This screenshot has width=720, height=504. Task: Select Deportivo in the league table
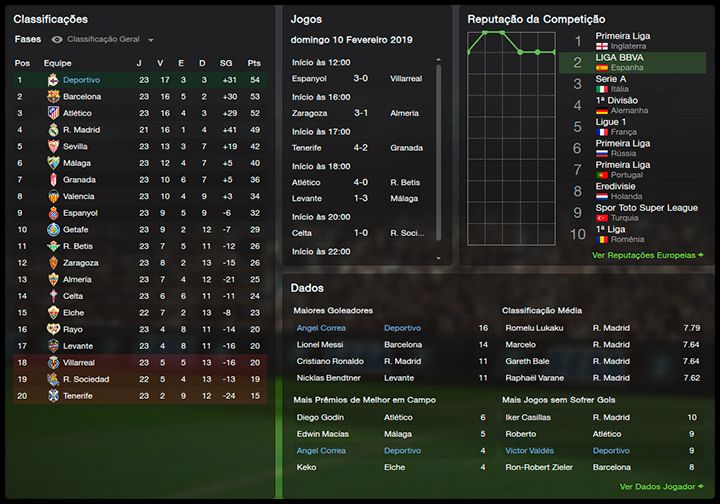pyautogui.click(x=82, y=79)
